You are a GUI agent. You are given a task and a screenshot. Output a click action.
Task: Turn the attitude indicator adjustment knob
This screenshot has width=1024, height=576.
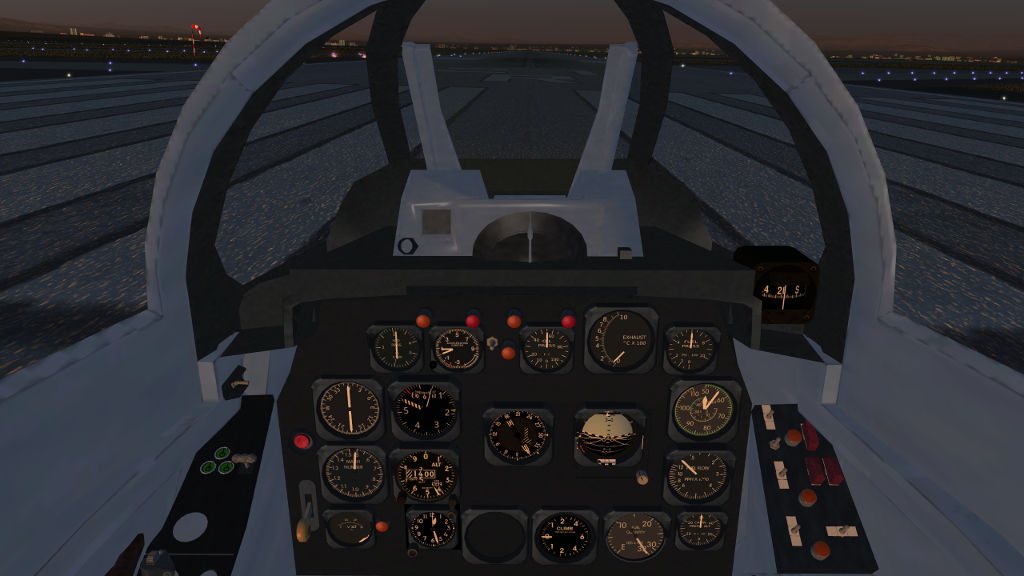point(640,478)
